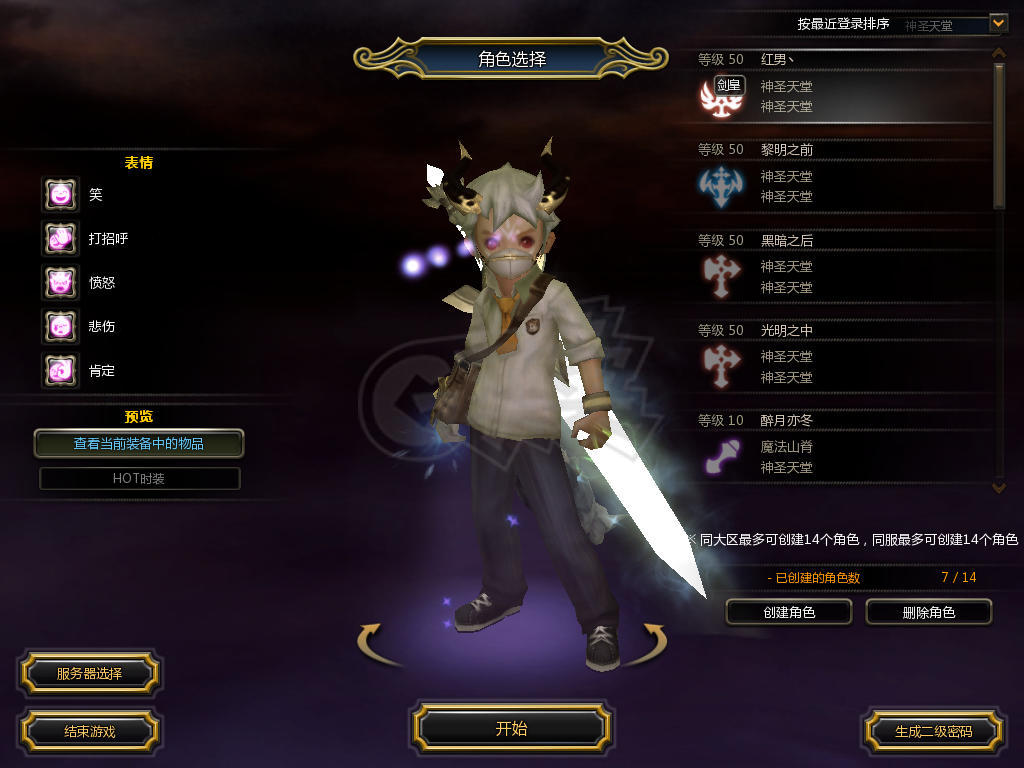The image size is (1024, 768).
Task: Open the 按最近登录排序 sort dropdown
Action: tap(998, 22)
